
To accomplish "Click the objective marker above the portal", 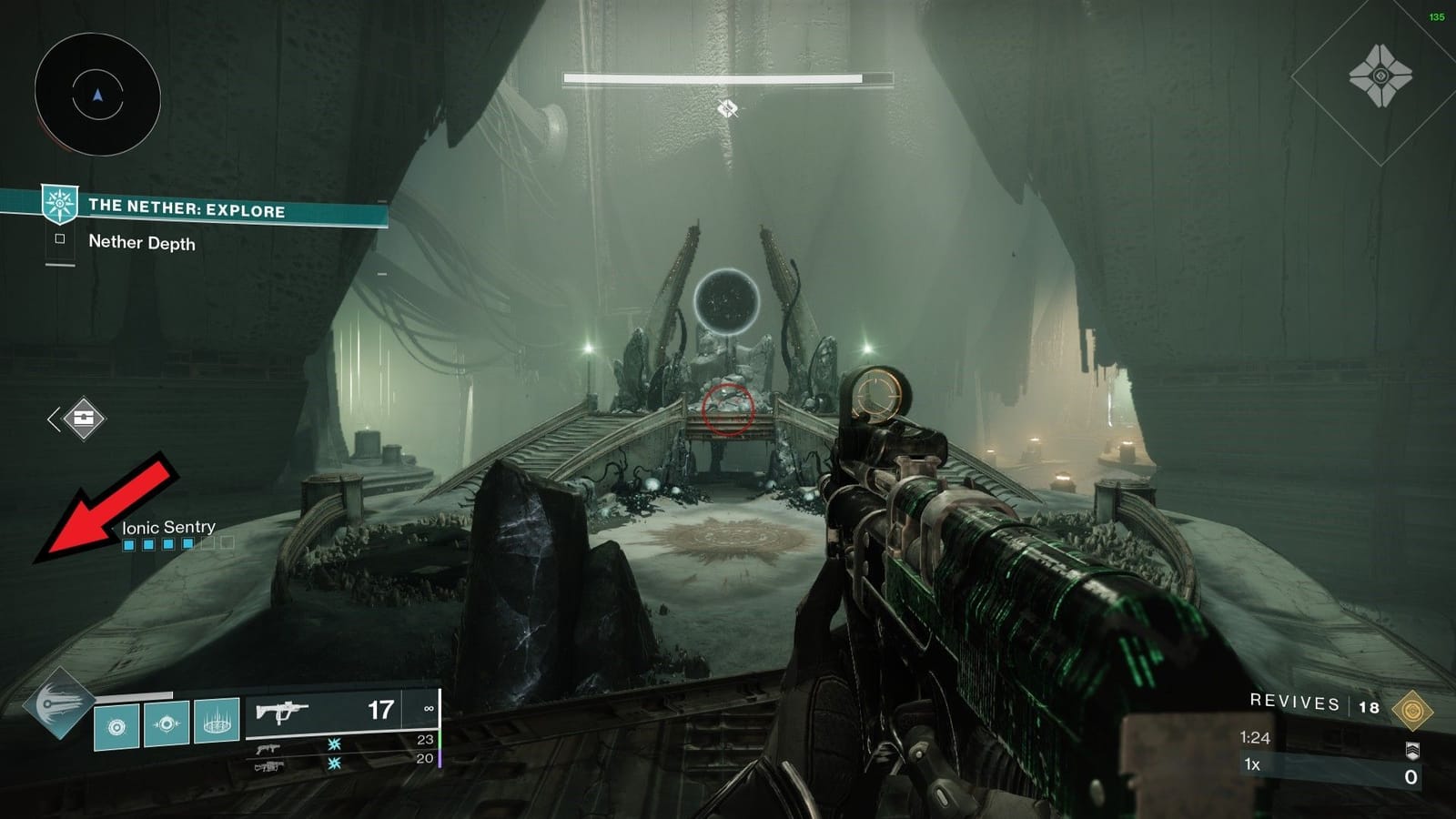I will [728, 108].
